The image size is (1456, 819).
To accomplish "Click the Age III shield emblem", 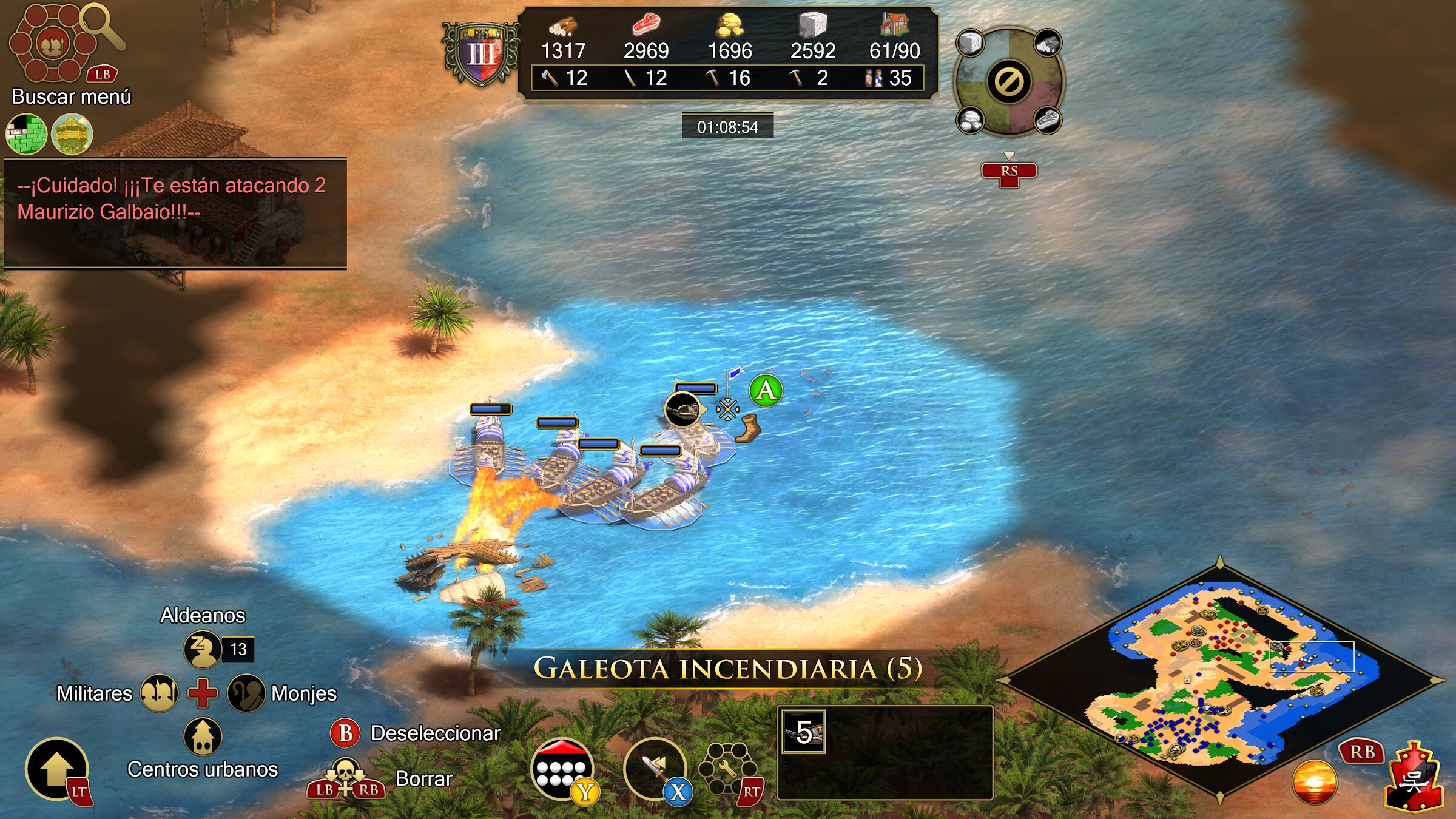I will [x=481, y=55].
